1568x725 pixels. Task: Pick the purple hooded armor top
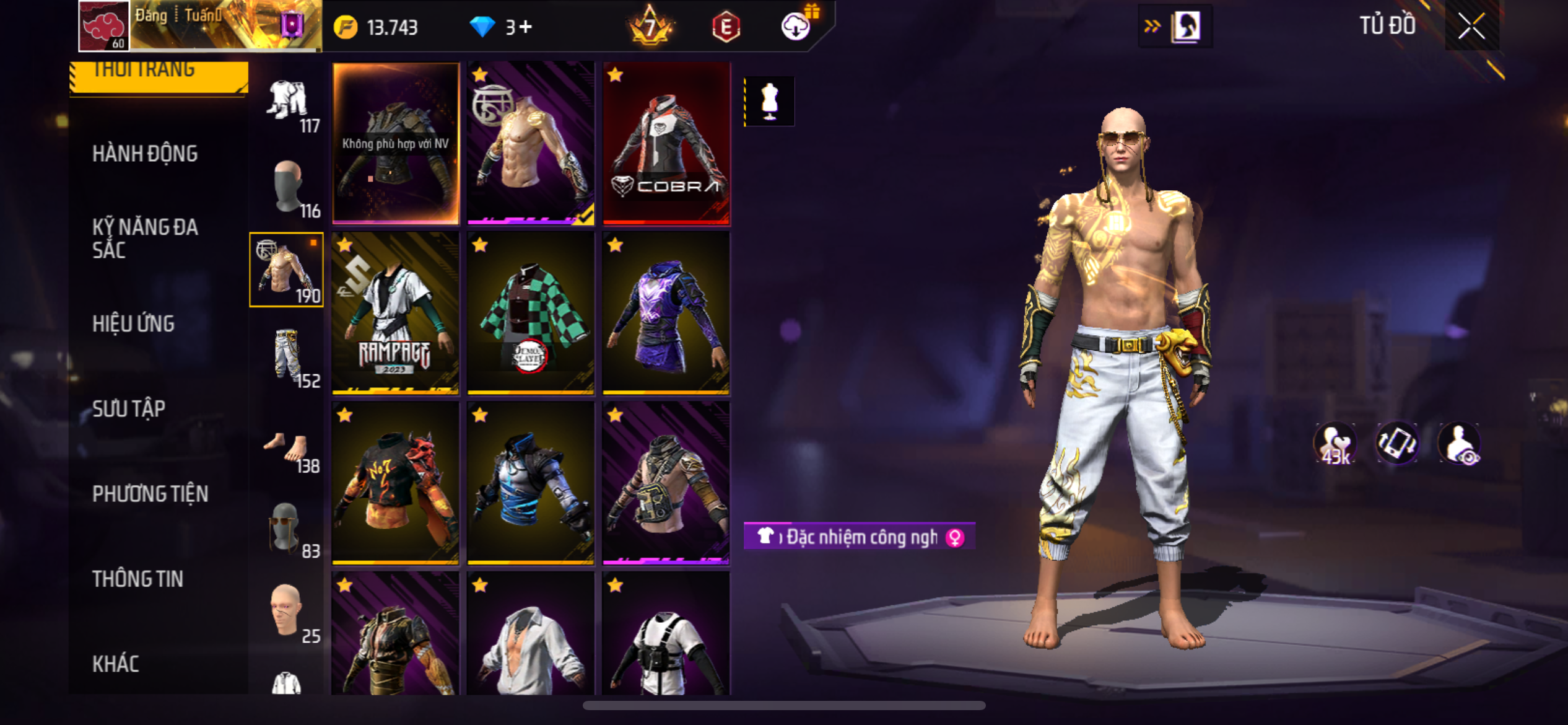click(x=666, y=313)
